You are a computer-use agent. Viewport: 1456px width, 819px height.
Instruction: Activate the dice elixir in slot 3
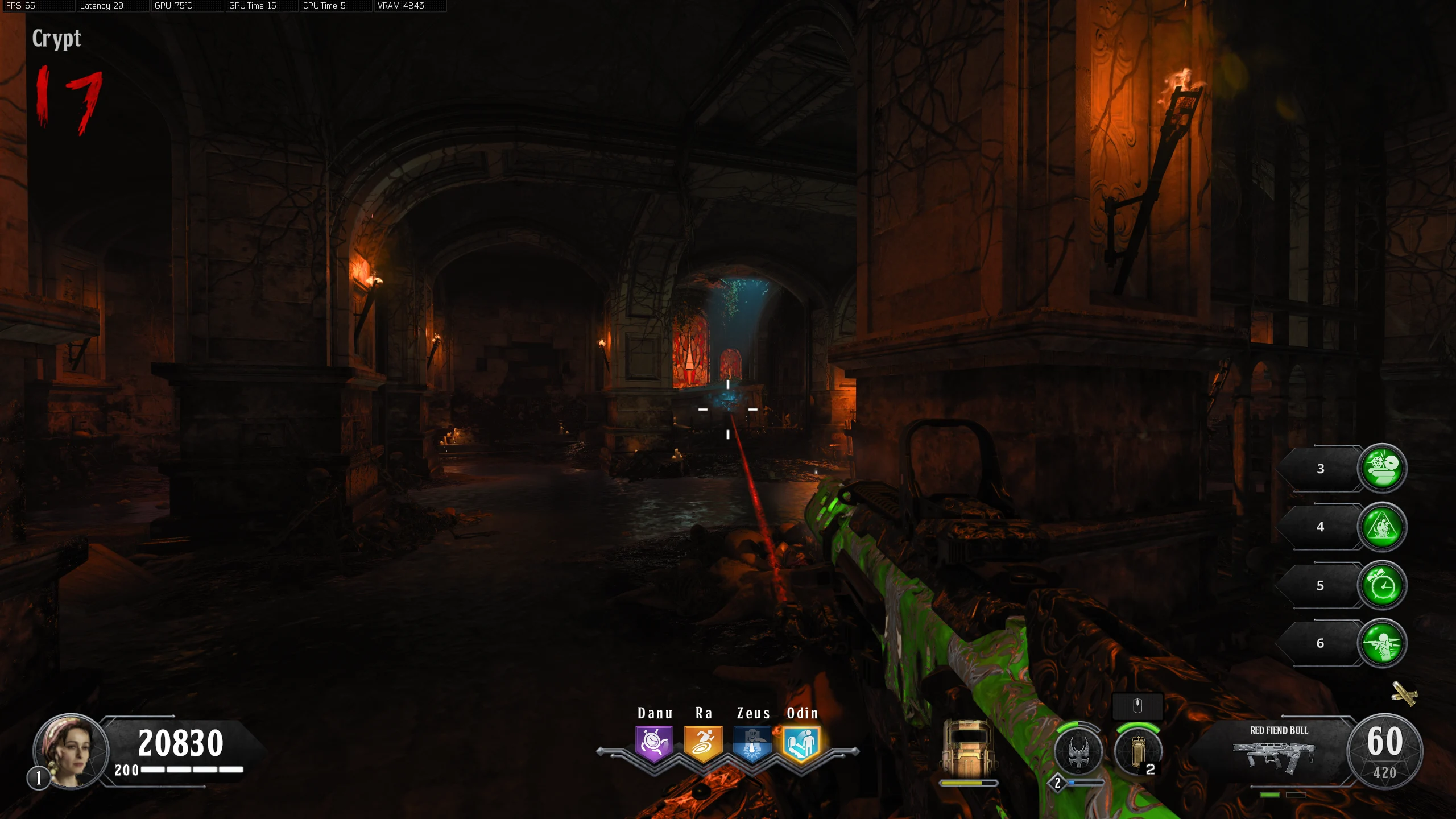(x=1382, y=468)
